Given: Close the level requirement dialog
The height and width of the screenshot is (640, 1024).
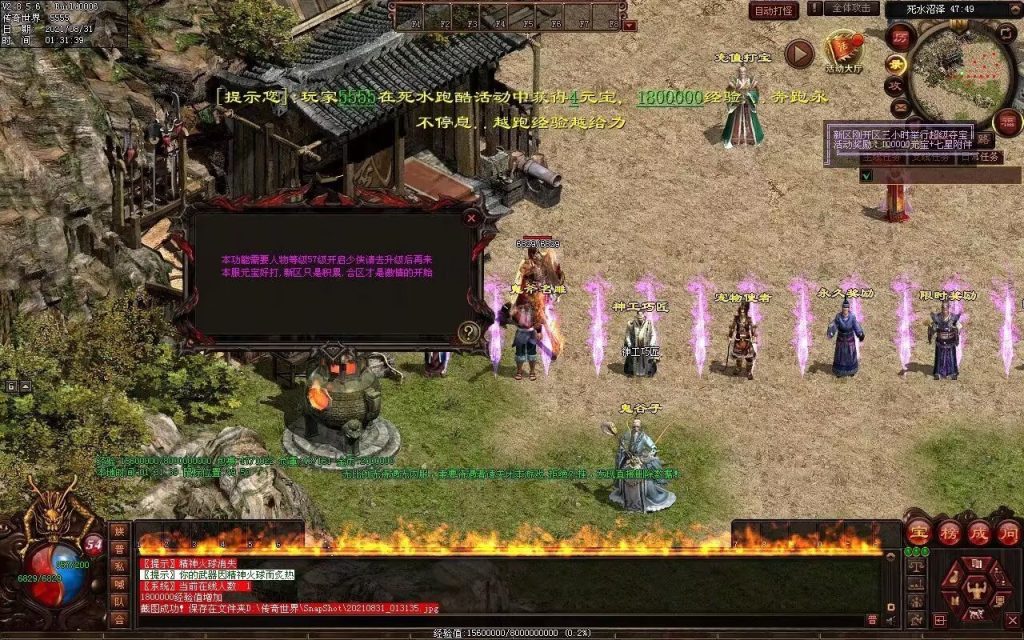Looking at the screenshot, I should (472, 216).
